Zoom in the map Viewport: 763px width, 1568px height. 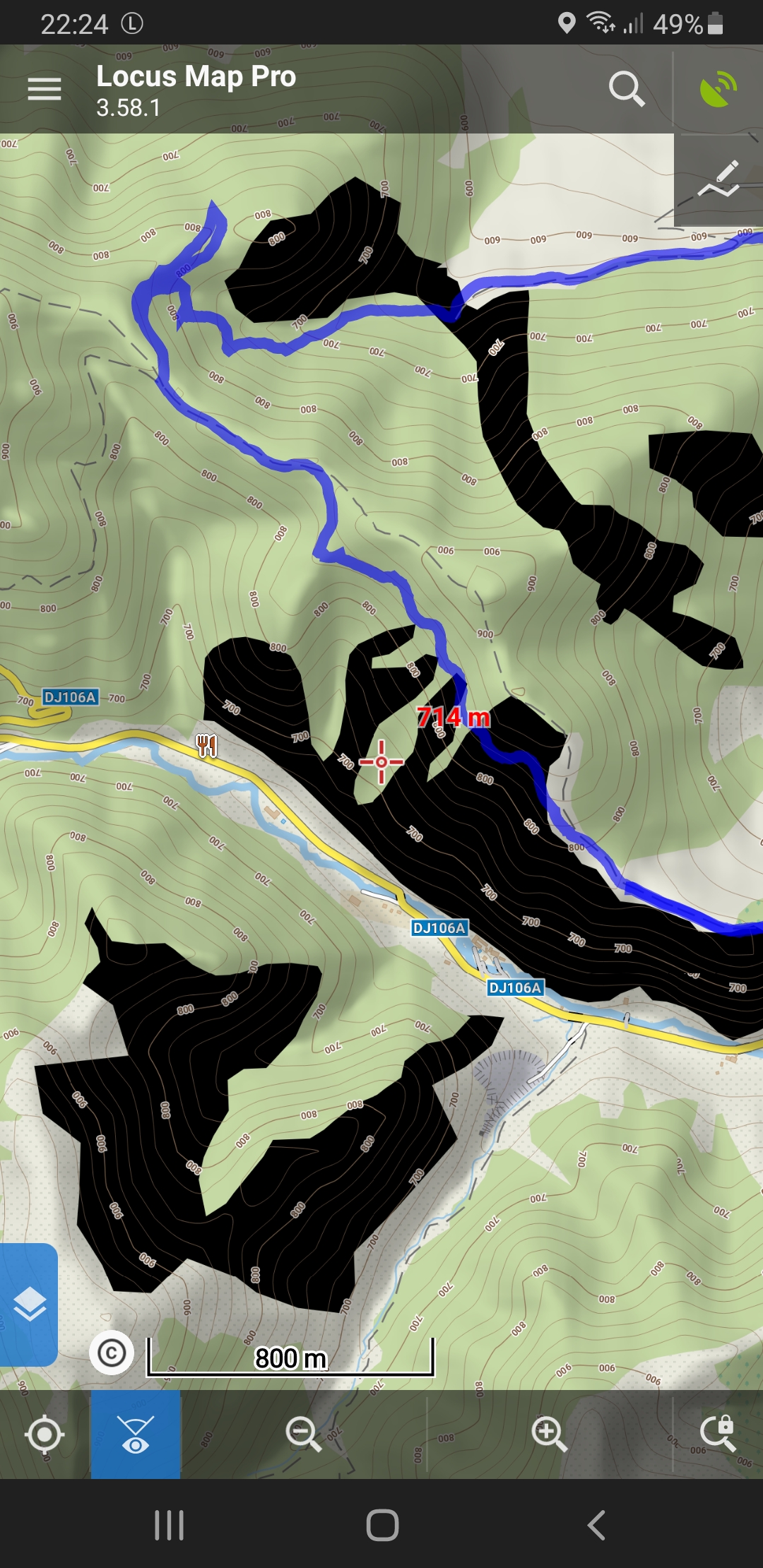tap(550, 1435)
